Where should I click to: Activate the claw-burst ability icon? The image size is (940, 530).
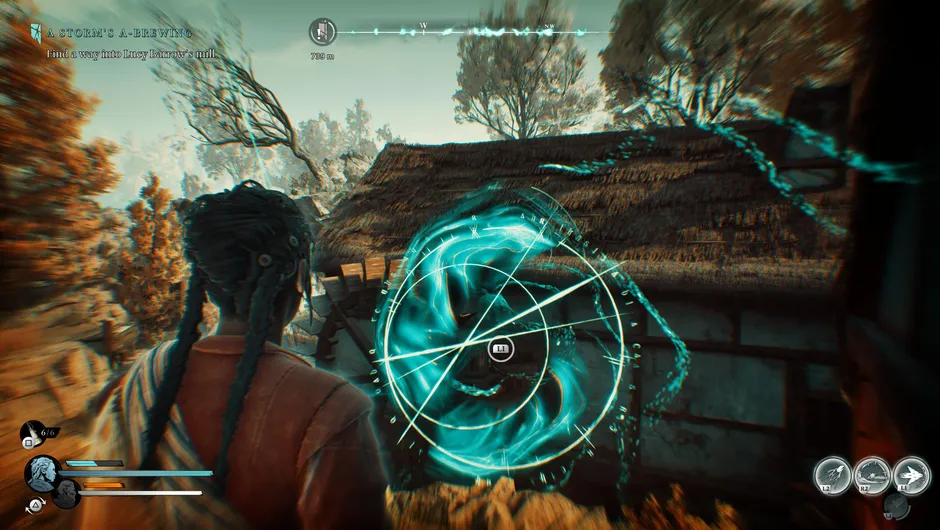(x=832, y=475)
